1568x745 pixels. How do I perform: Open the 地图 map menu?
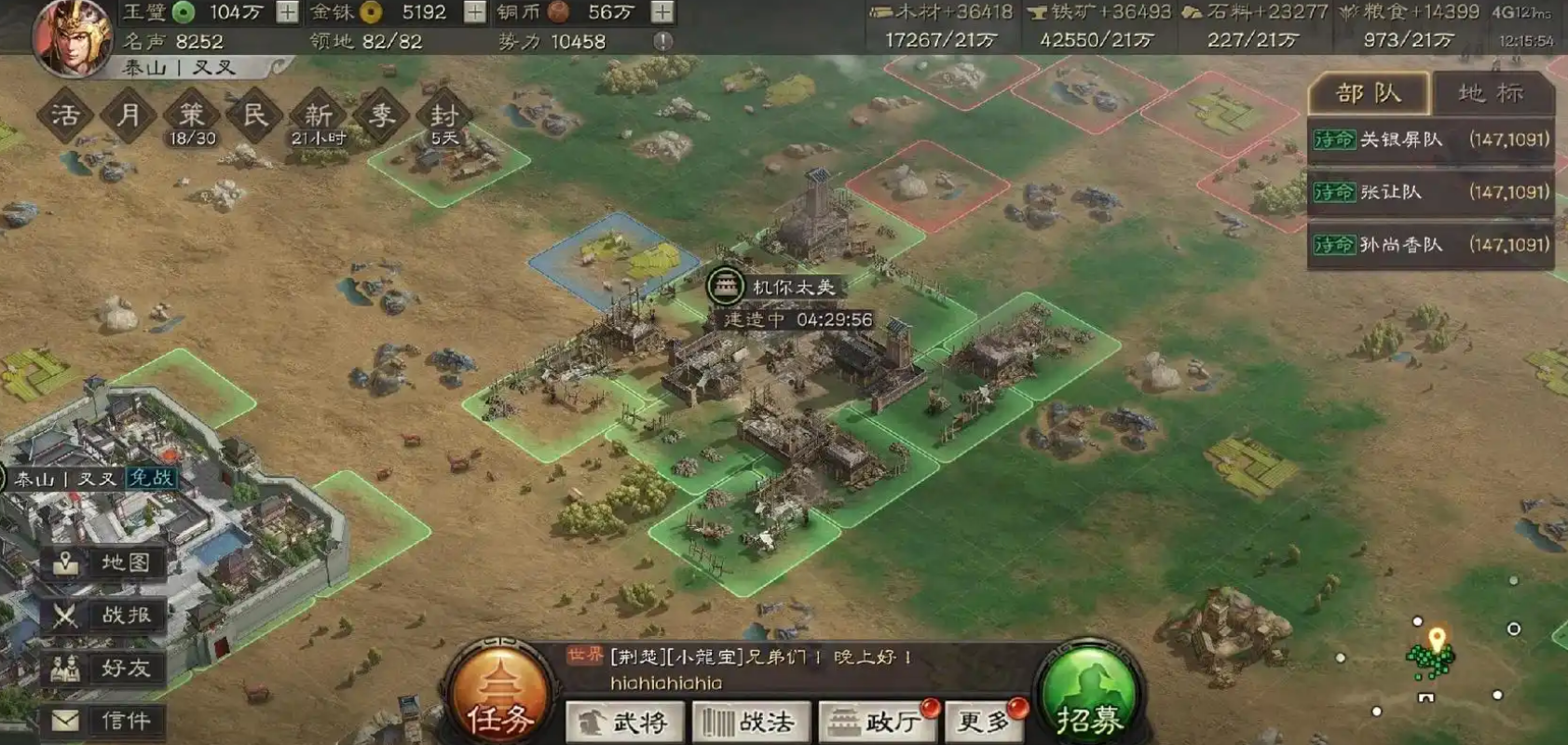click(x=104, y=562)
